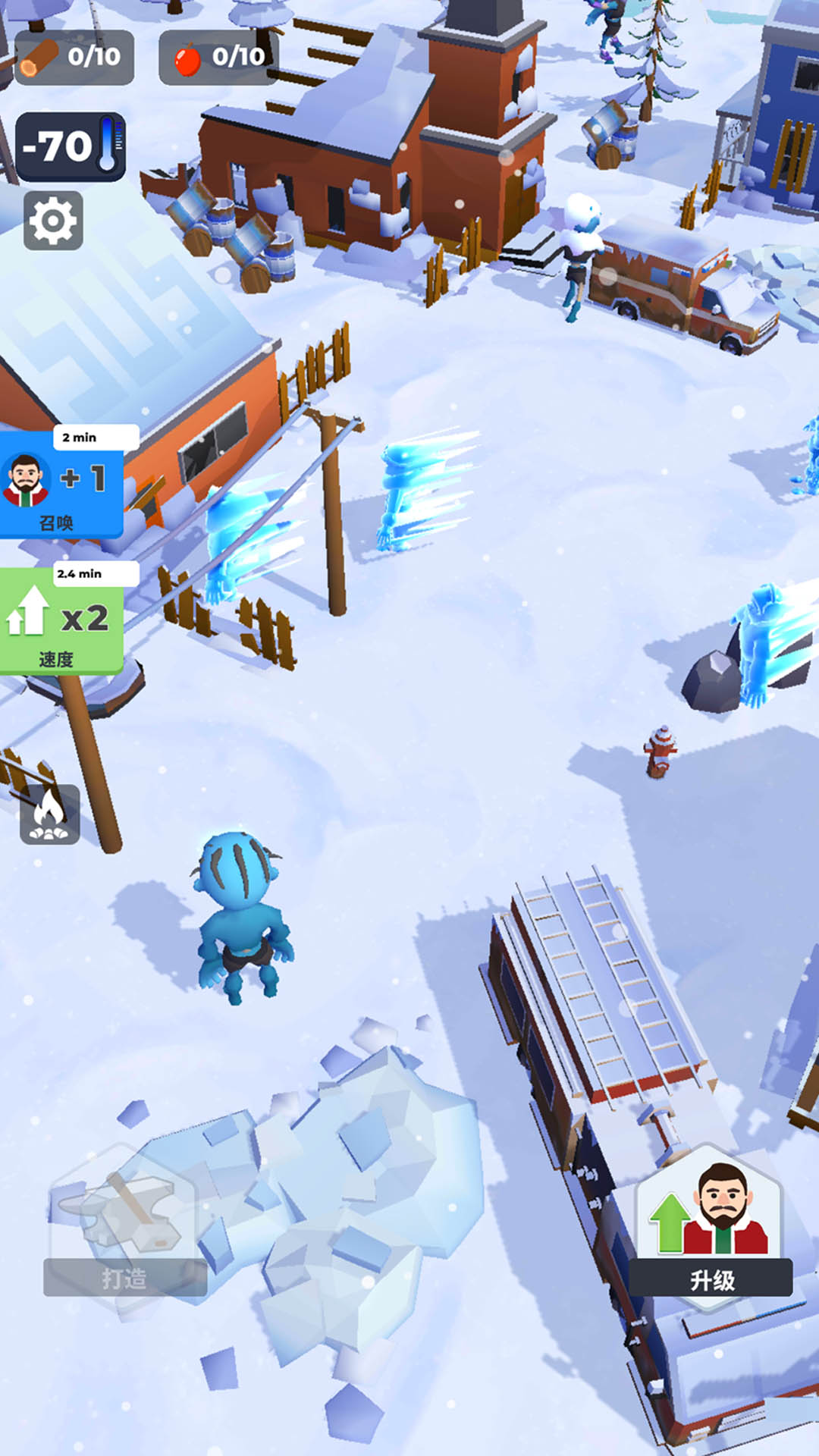
Task: Tap the 召唤 summon +1 survivor button
Action: [61, 491]
